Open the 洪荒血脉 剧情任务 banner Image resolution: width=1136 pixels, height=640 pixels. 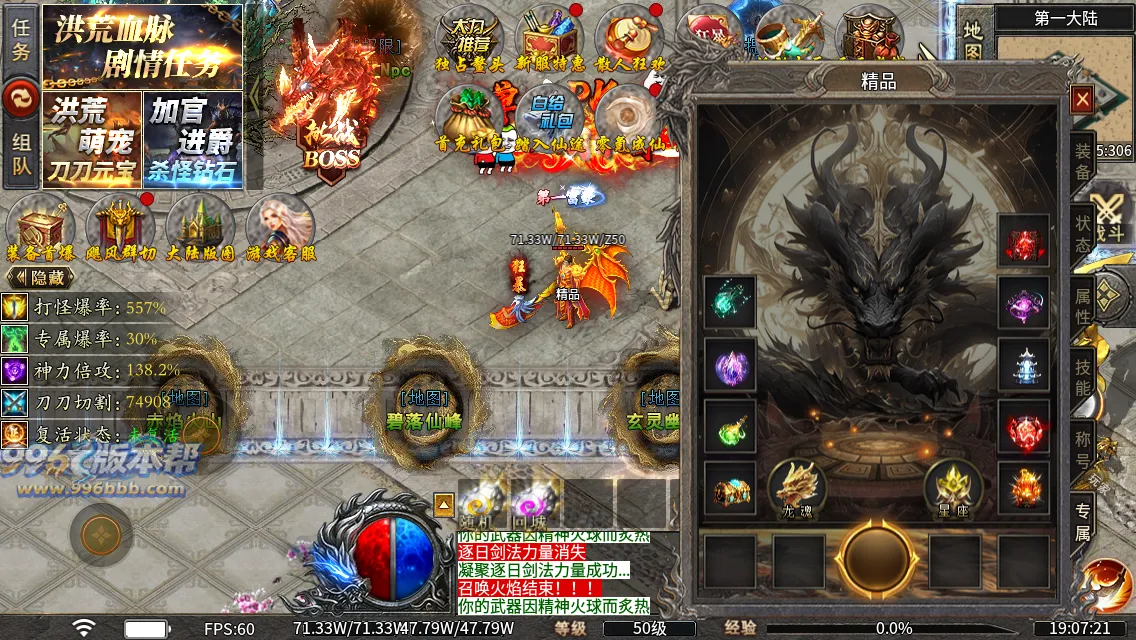coord(141,46)
